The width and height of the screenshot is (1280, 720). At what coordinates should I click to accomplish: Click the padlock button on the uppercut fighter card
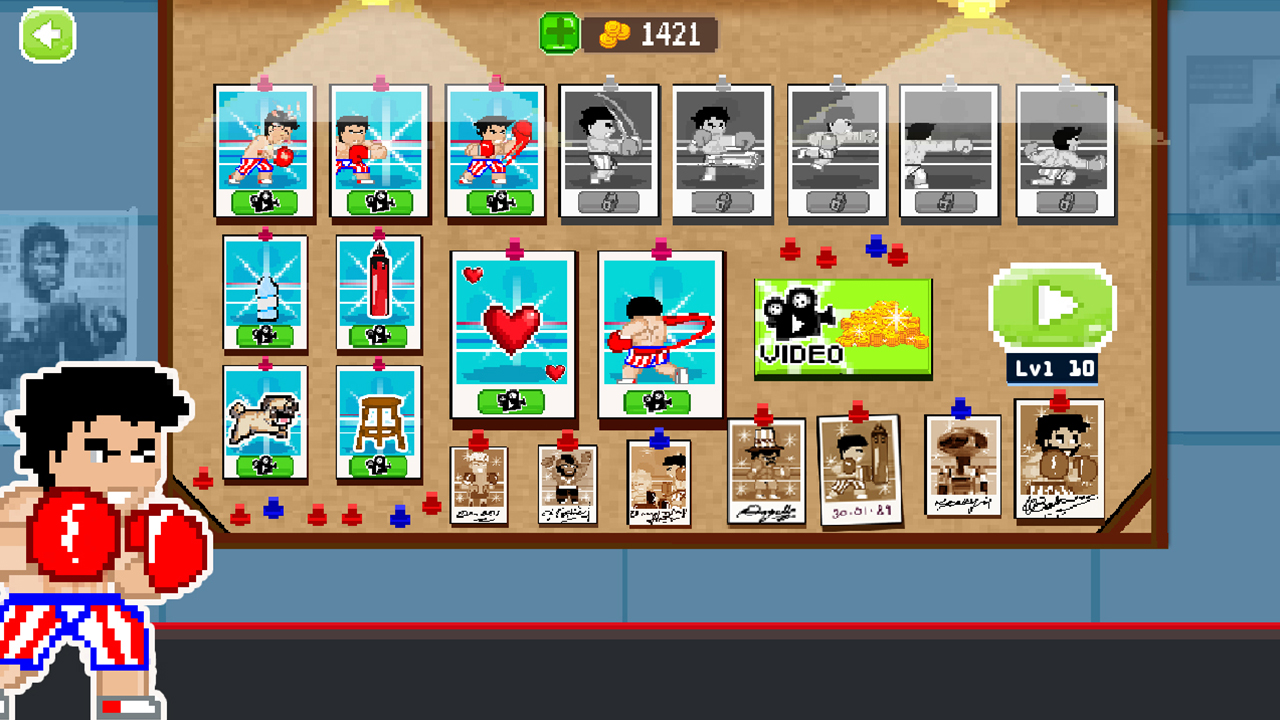click(x=610, y=203)
